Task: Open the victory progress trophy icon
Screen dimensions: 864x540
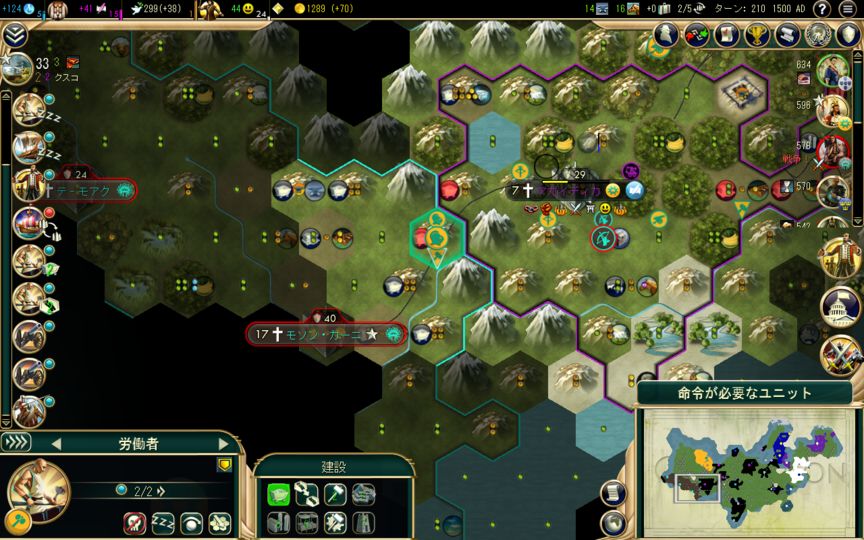Action: pyautogui.click(x=757, y=34)
